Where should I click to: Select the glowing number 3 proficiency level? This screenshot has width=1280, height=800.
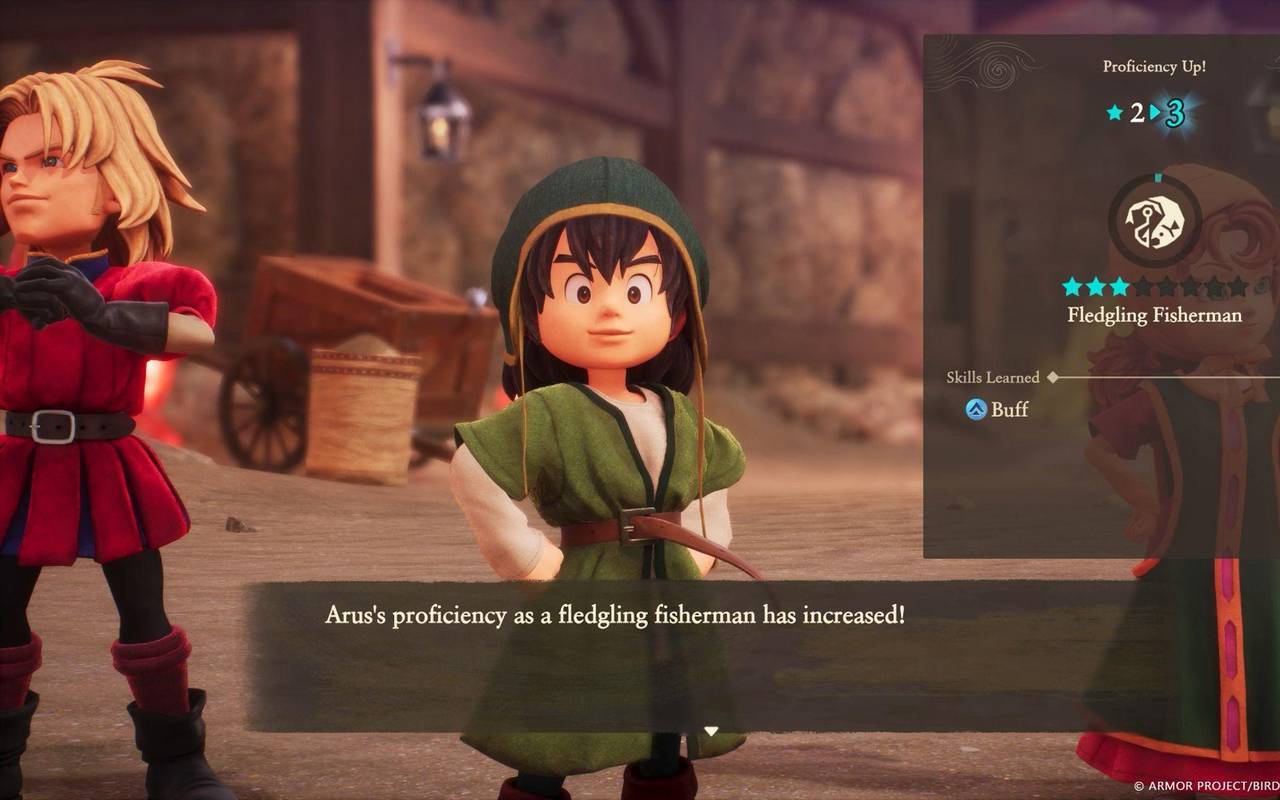click(x=1177, y=114)
